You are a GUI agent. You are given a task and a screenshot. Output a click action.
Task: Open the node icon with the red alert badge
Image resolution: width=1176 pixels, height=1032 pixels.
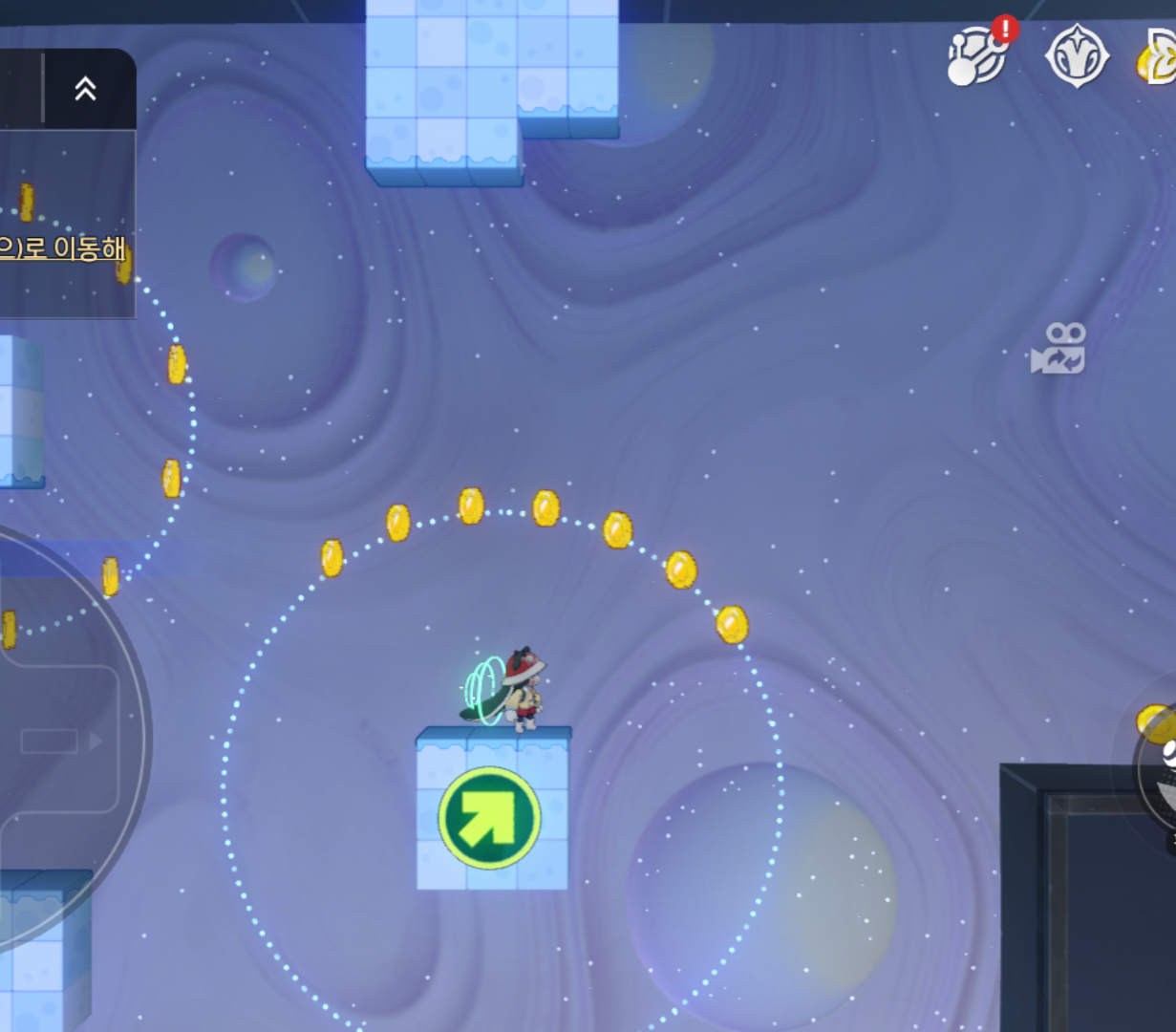977,56
